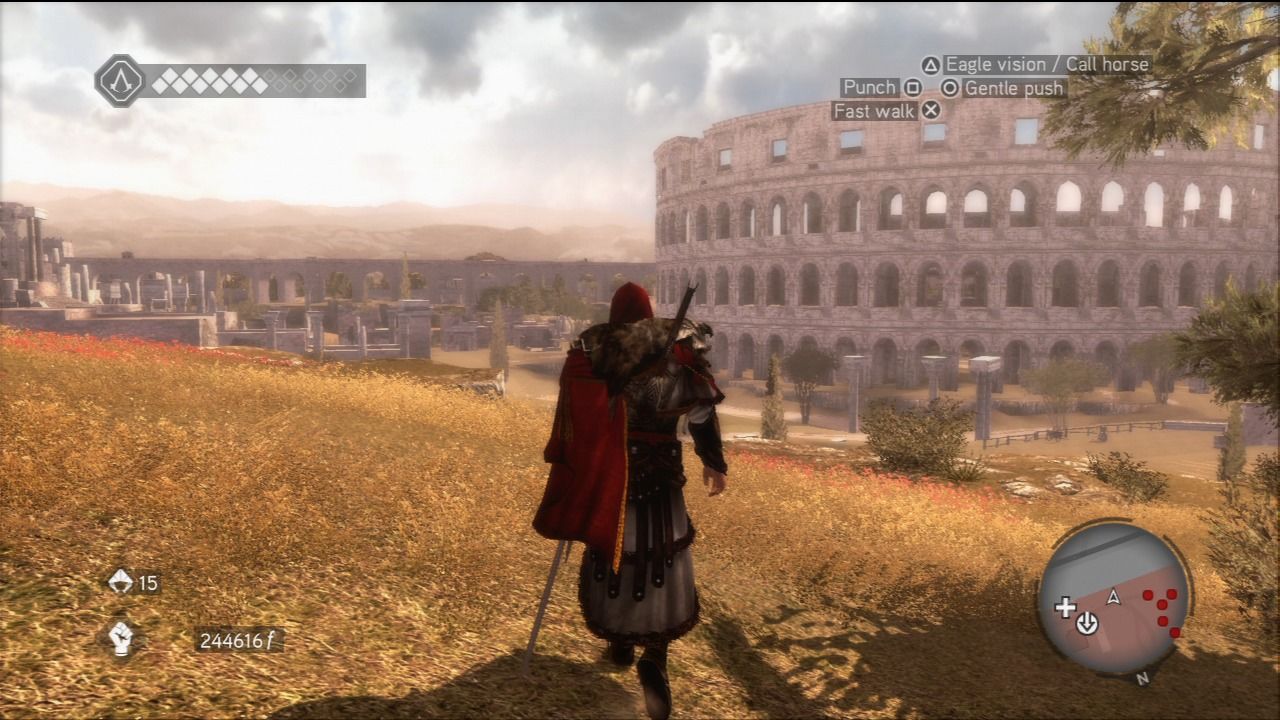Click the Square button icon next to Punch
The height and width of the screenshot is (720, 1280).
point(913,88)
